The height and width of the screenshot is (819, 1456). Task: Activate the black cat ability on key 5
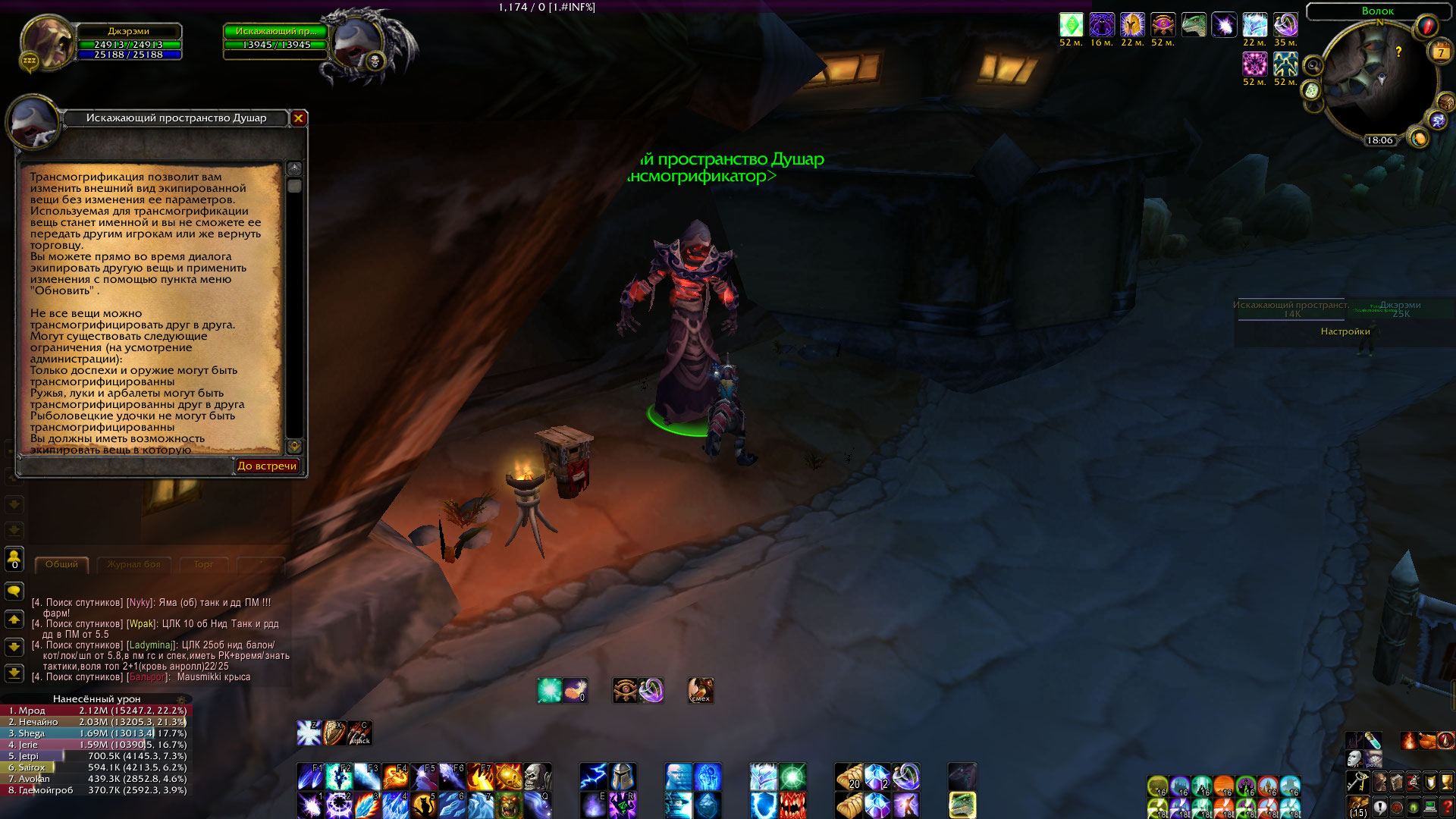pyautogui.click(x=423, y=805)
